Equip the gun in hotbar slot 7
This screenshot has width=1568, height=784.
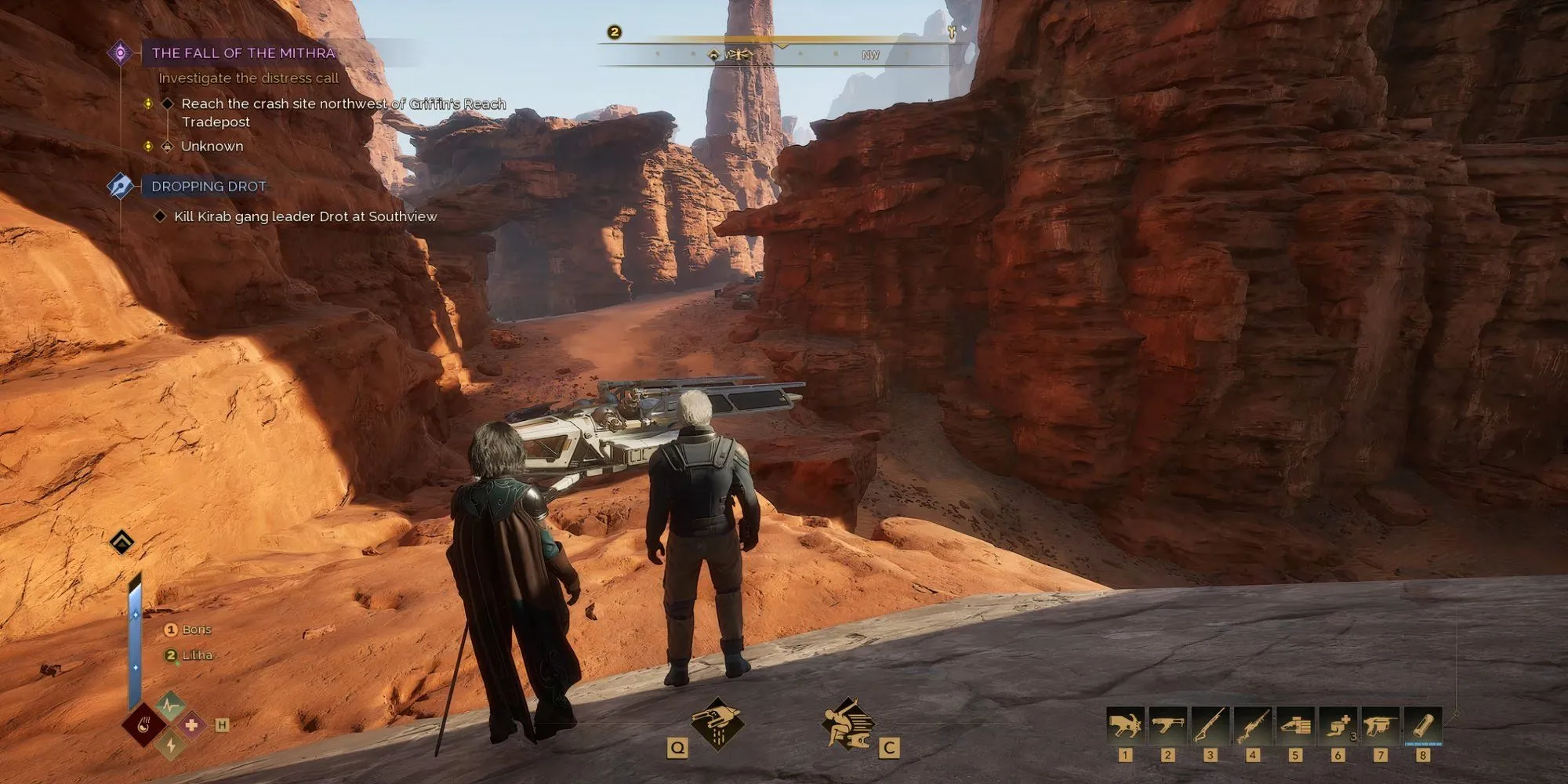1380,727
